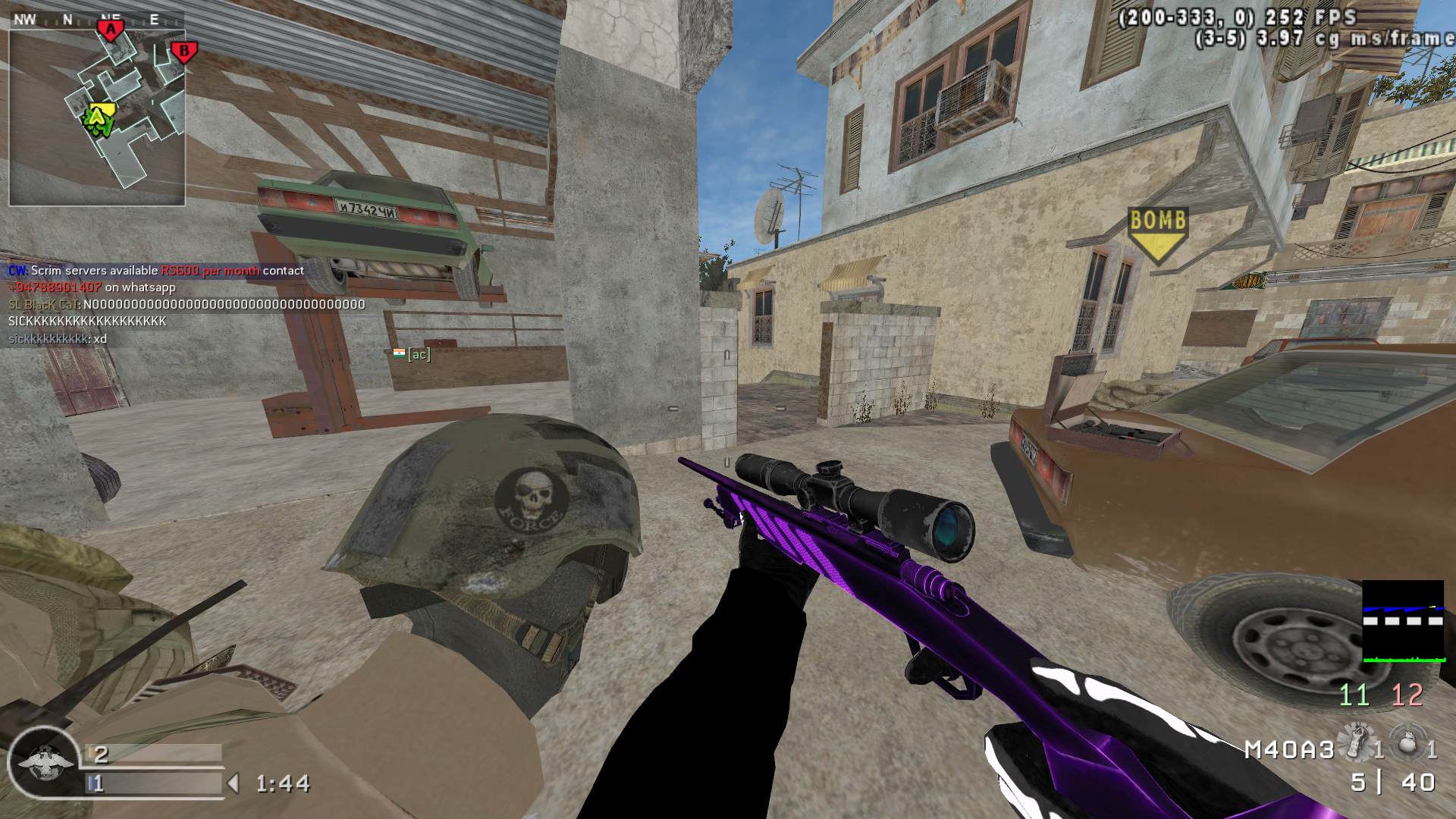Select the A bomb site marker on minimap

pos(111,30)
